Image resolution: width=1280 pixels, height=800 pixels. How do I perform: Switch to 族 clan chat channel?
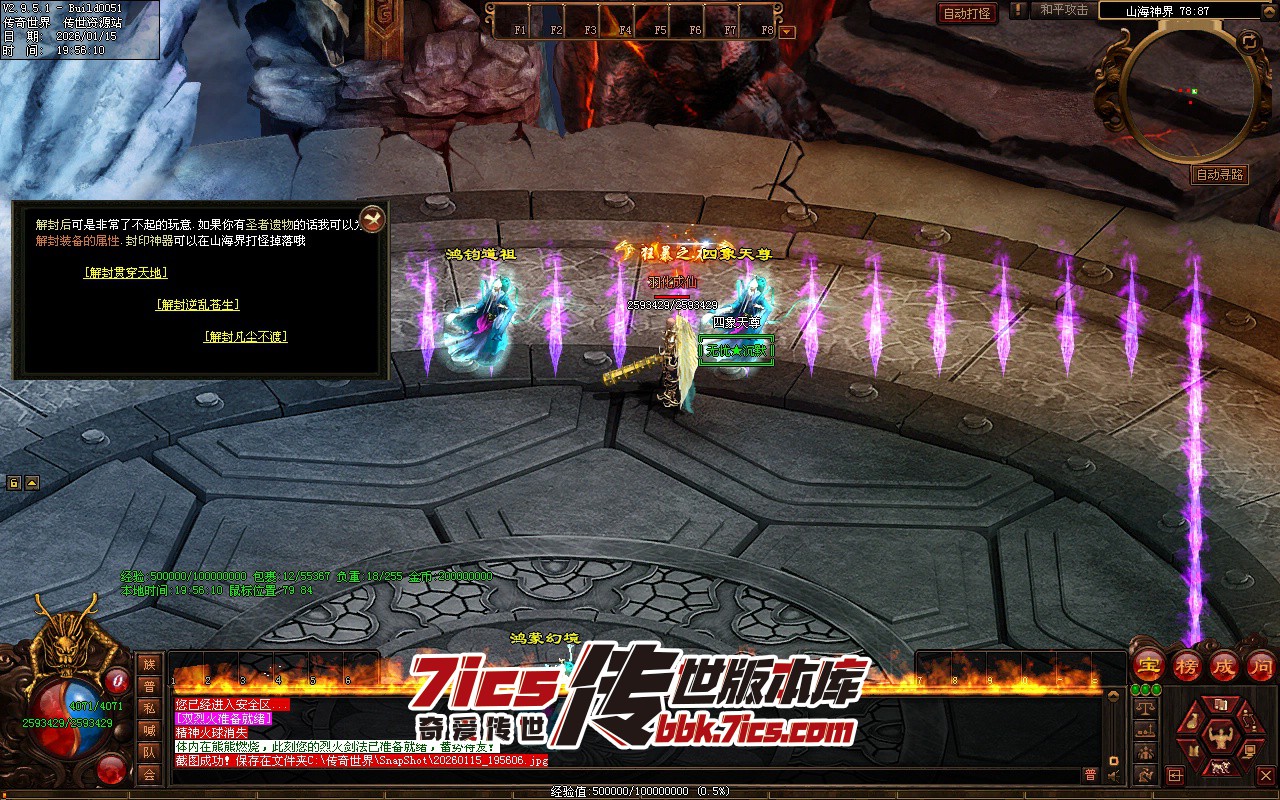coord(149,664)
